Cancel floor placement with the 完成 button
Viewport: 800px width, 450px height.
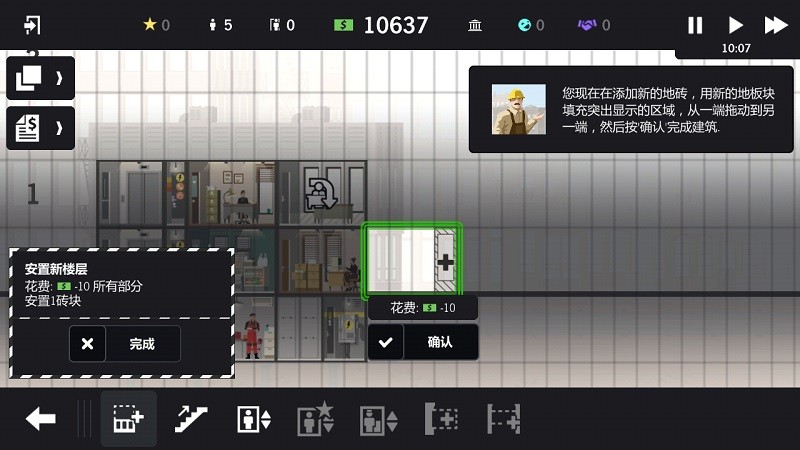(125, 343)
